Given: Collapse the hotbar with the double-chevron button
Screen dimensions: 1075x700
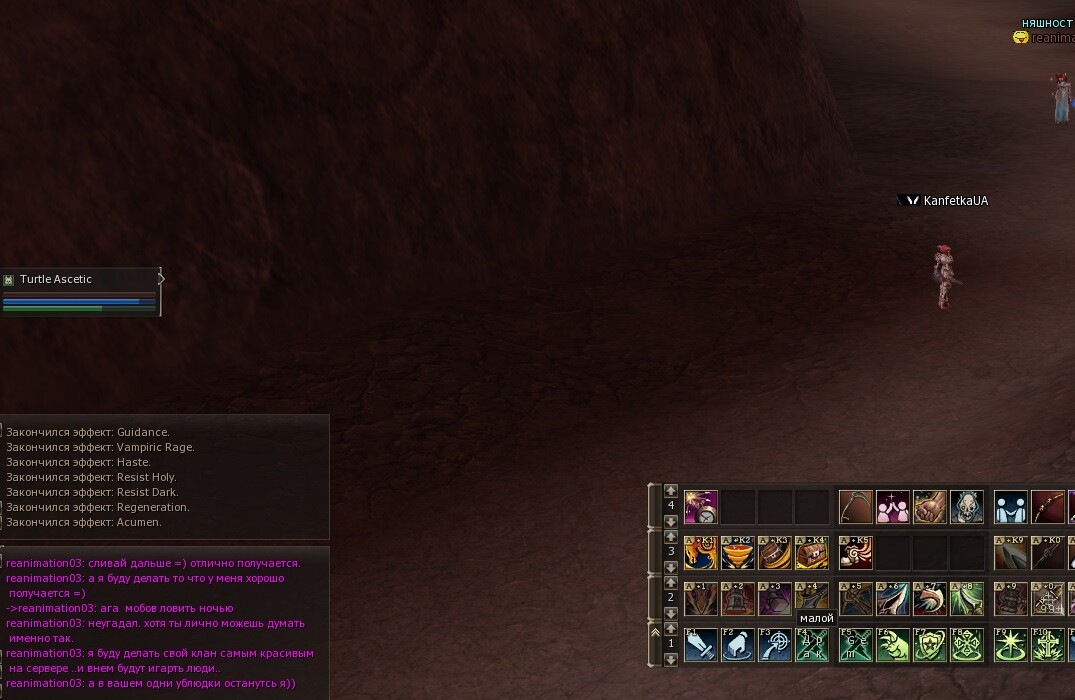Looking at the screenshot, I should [656, 630].
